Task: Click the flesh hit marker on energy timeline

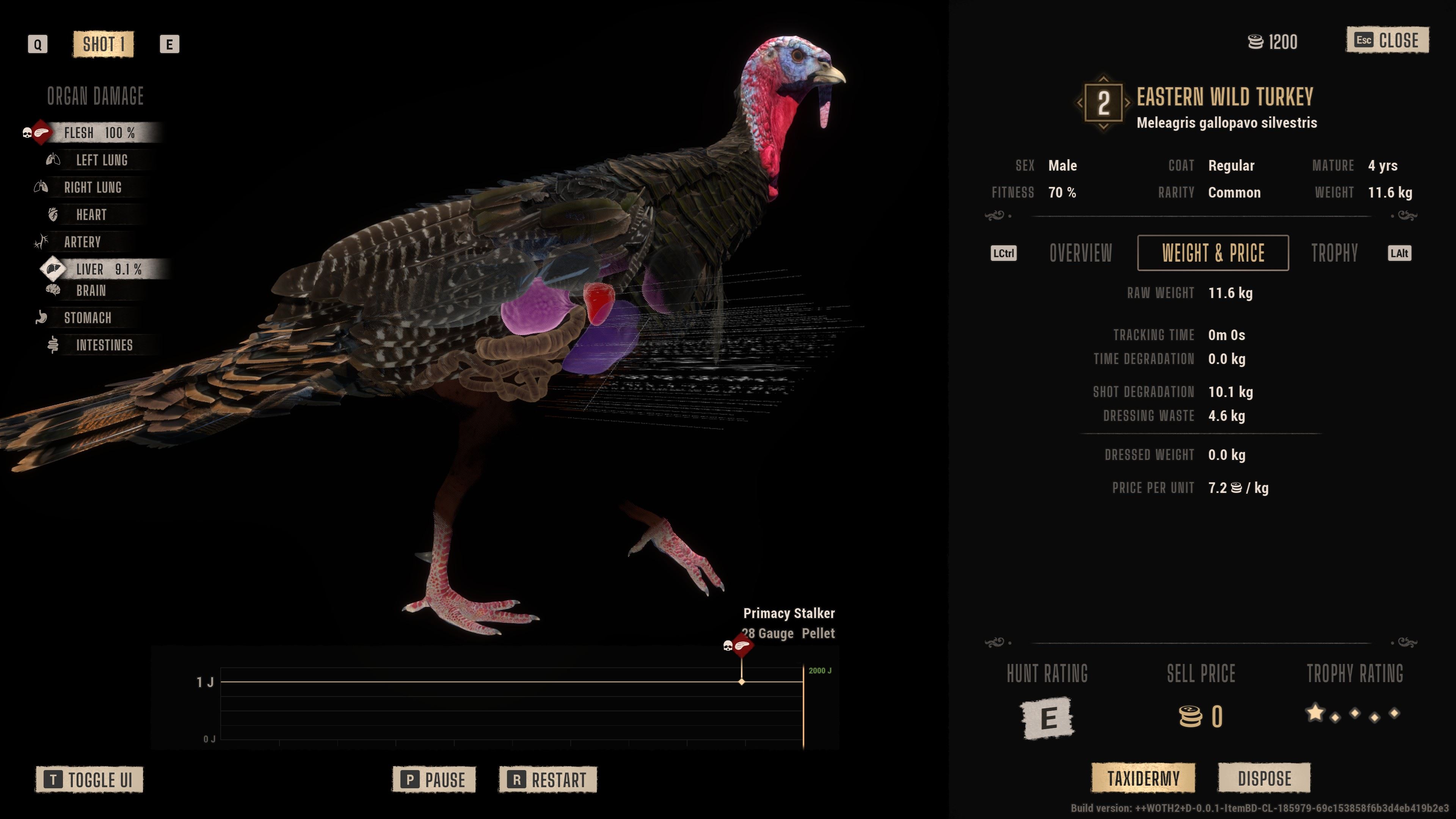Action: click(x=742, y=646)
